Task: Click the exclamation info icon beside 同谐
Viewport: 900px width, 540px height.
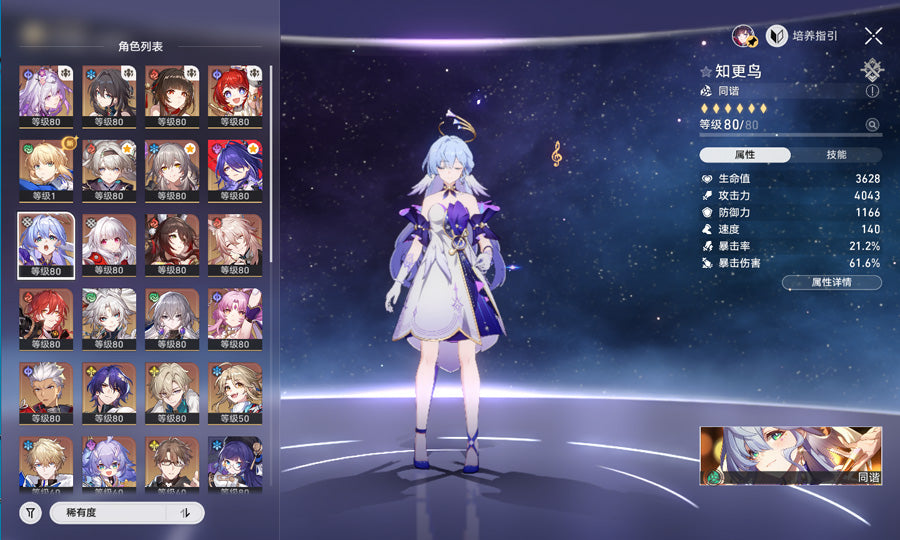Action: coord(873,91)
